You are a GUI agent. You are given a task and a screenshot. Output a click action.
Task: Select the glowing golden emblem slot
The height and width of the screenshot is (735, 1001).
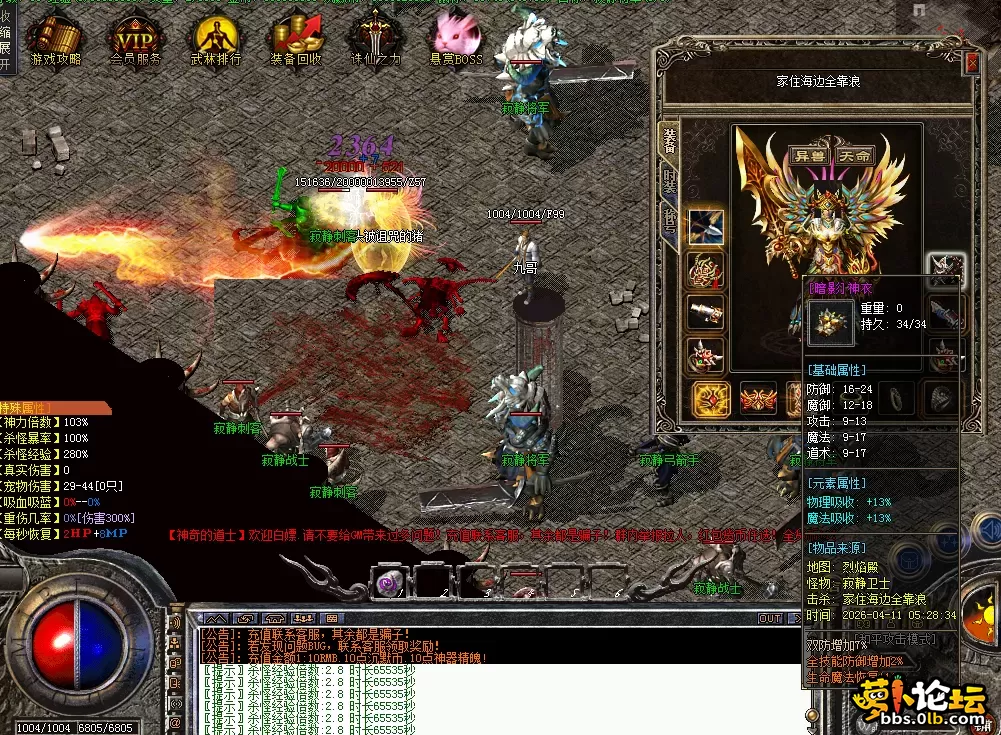711,399
